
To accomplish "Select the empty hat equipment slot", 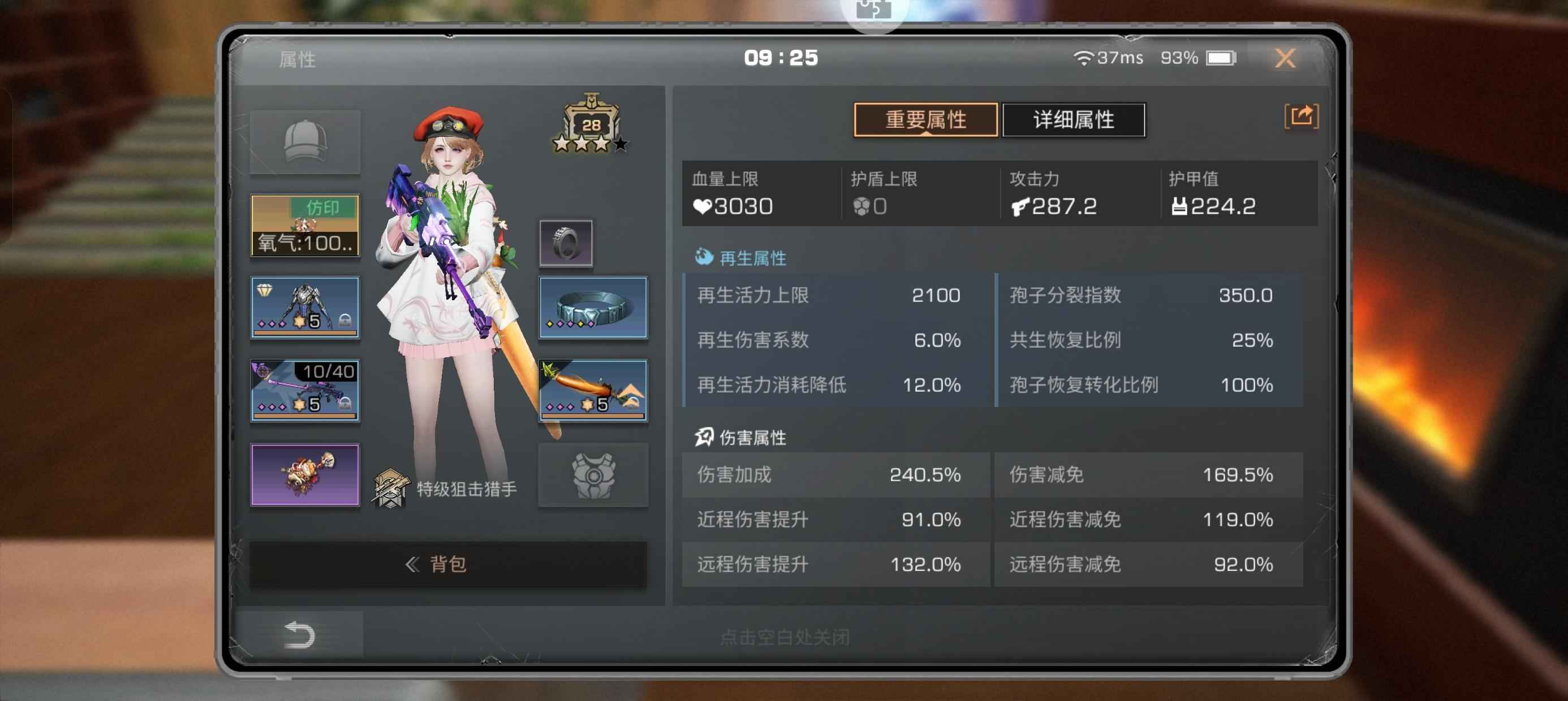I will click(305, 142).
